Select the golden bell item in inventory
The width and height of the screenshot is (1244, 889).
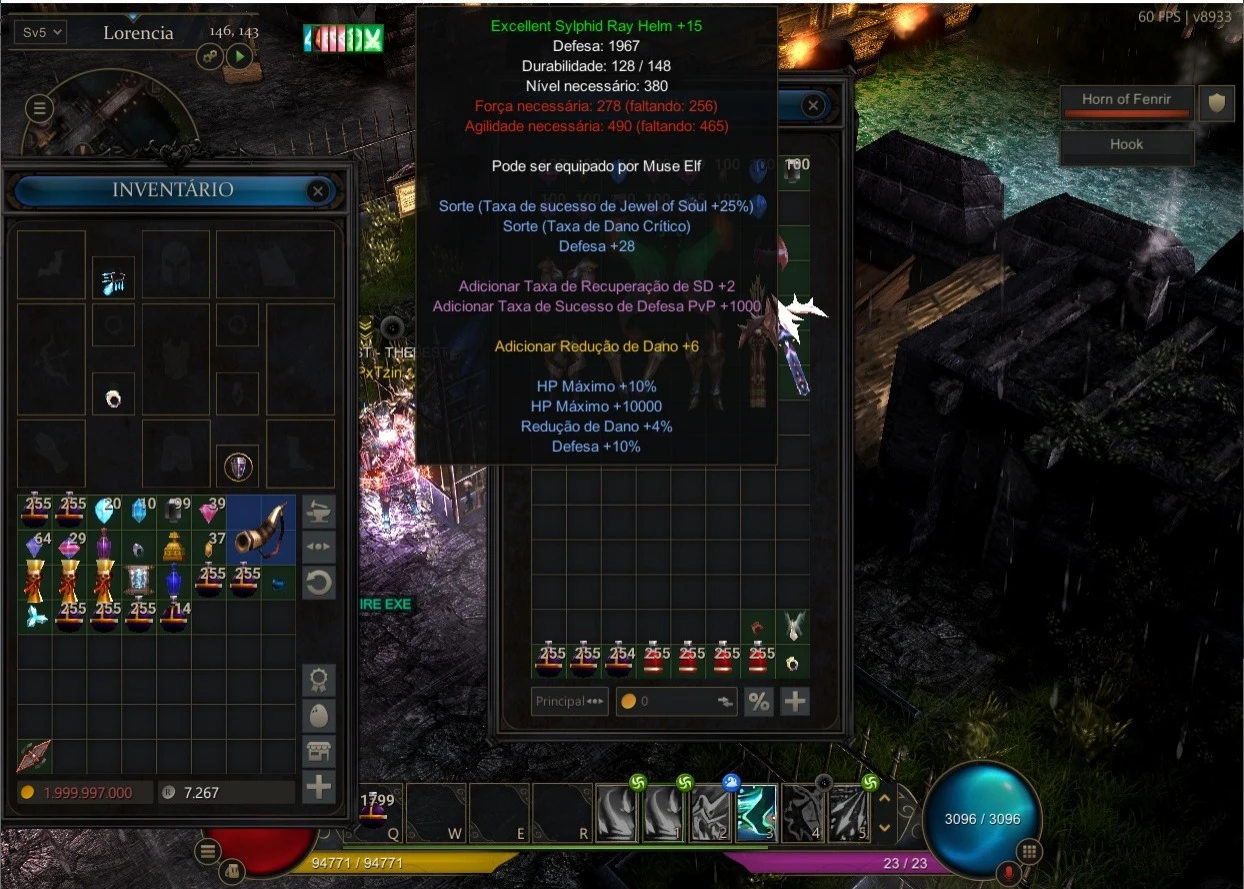pos(174,546)
